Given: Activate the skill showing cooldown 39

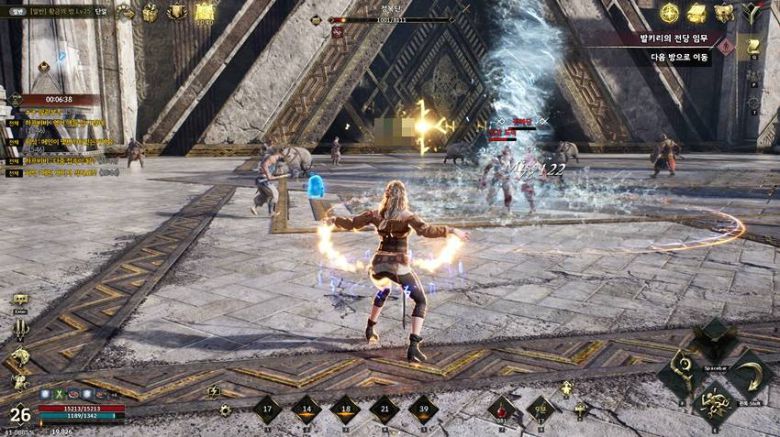Looking at the screenshot, I should tap(423, 409).
